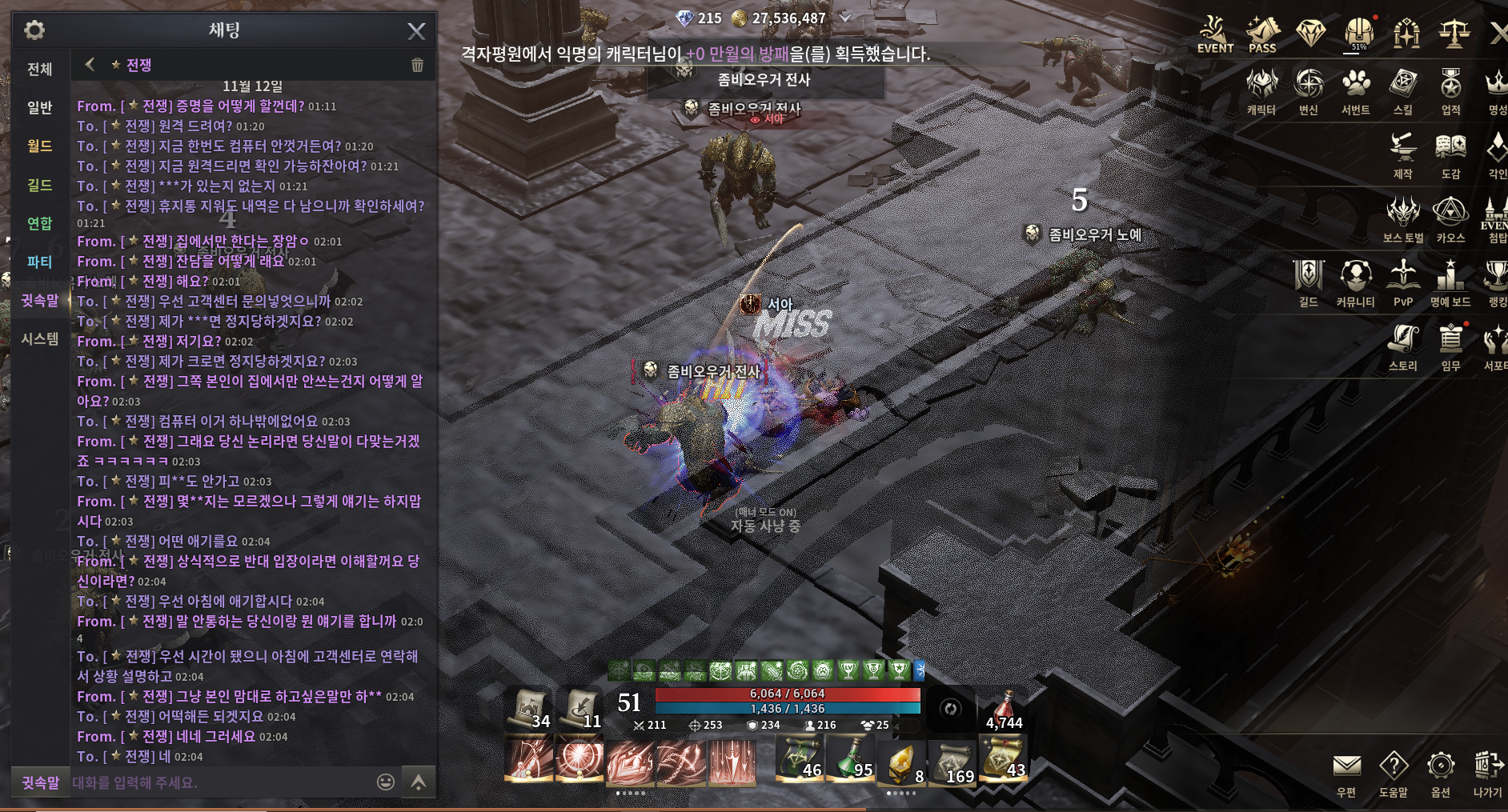Show the 시스템 chat tab
Screen dimensions: 1508x812
click(40, 339)
